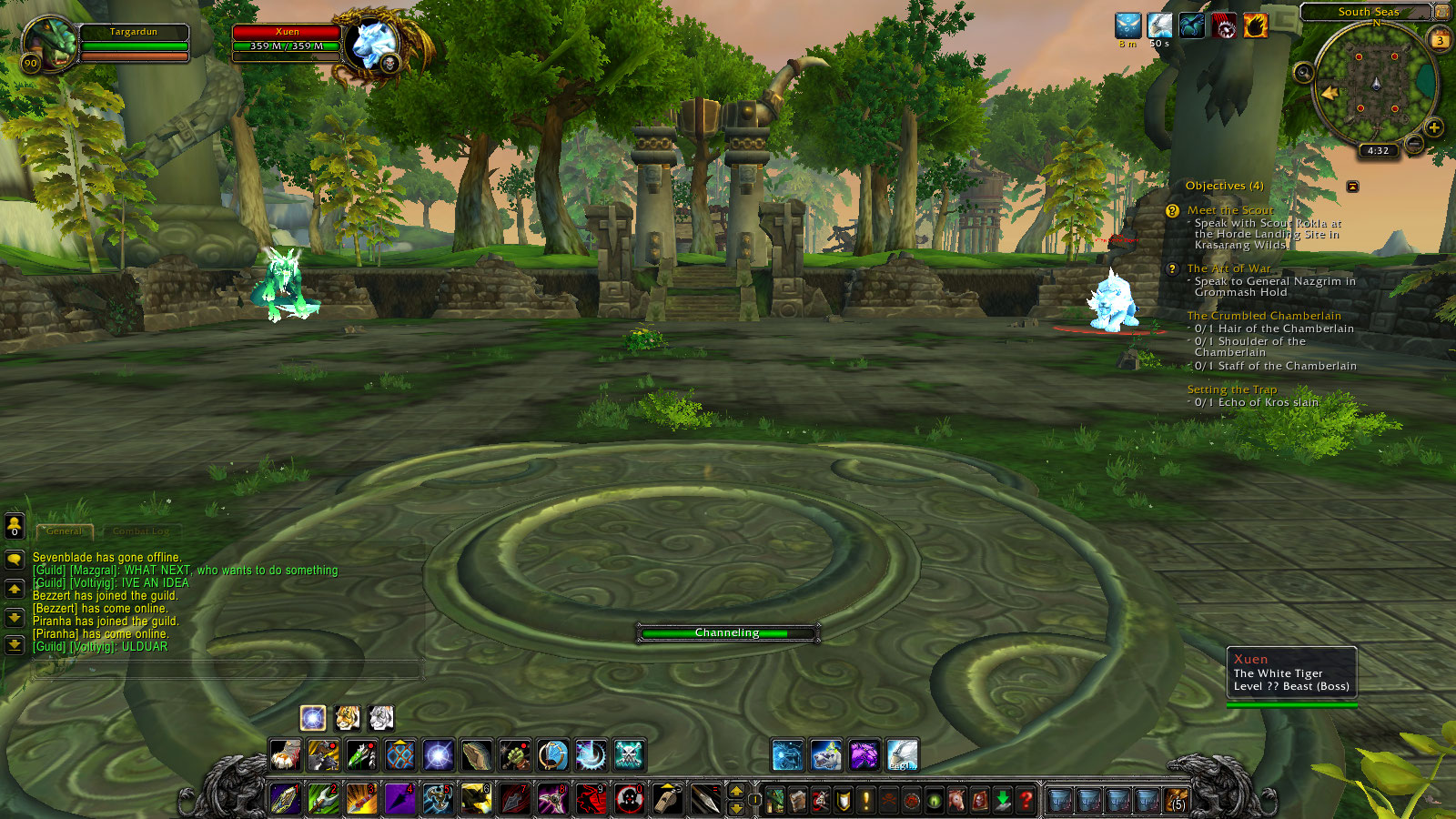The height and width of the screenshot is (819, 1456).
Task: Collapse the Objectives tracker
Action: (x=1355, y=186)
